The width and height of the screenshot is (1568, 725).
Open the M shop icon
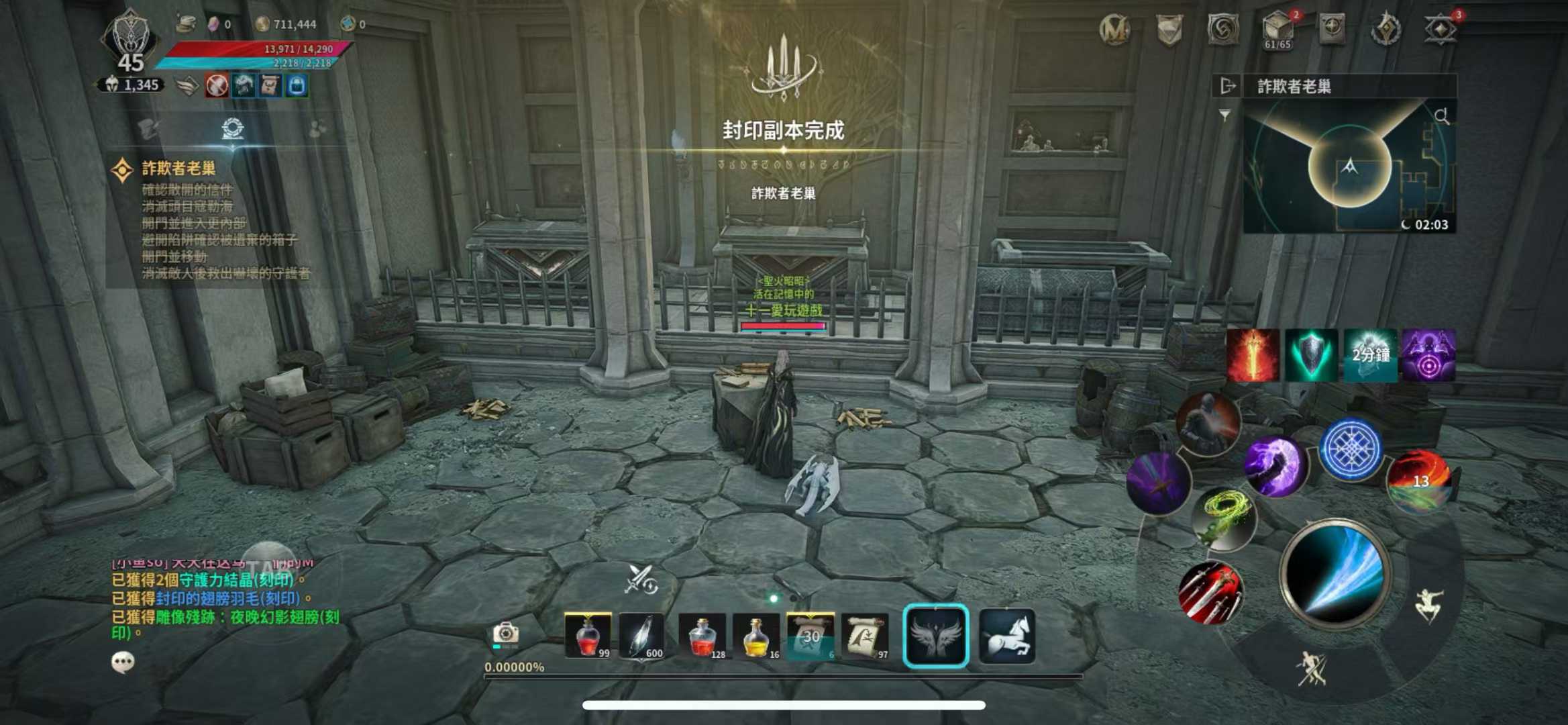[x=1114, y=29]
